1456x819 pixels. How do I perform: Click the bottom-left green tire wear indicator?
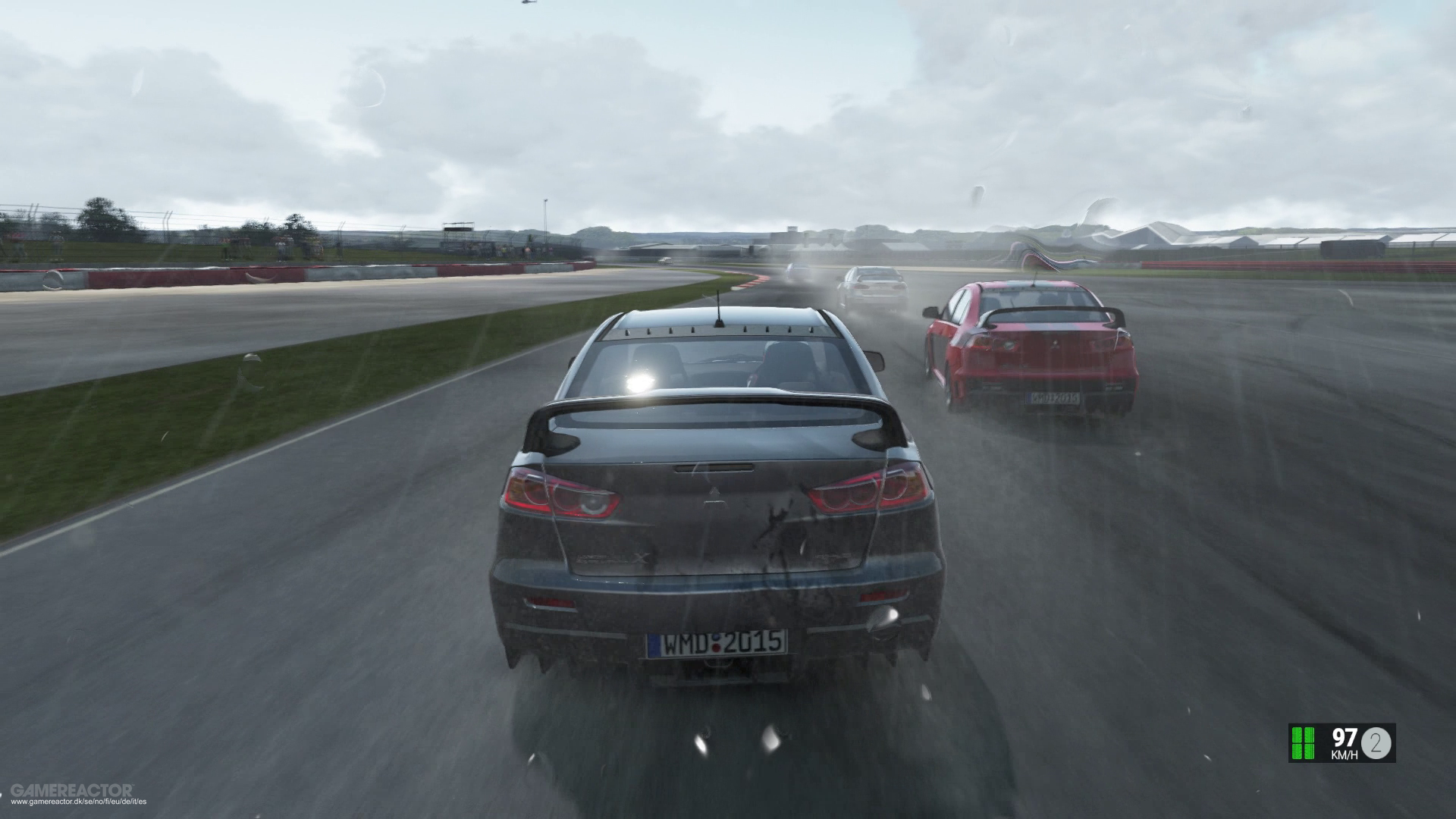1297,752
